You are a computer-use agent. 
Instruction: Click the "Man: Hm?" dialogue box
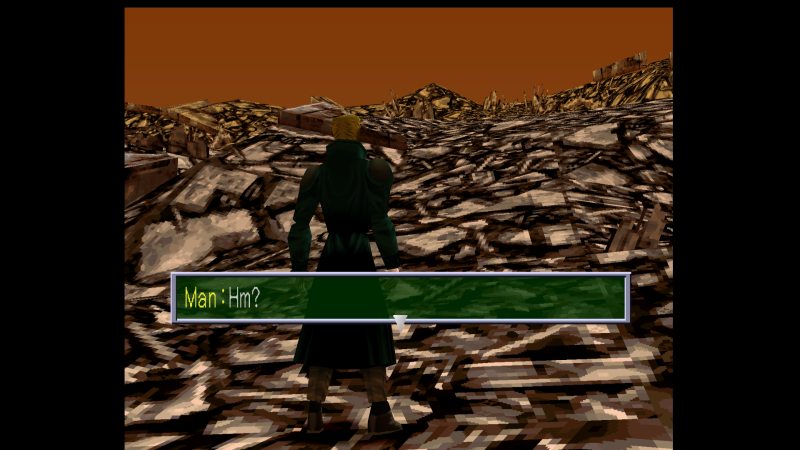pyautogui.click(x=400, y=297)
